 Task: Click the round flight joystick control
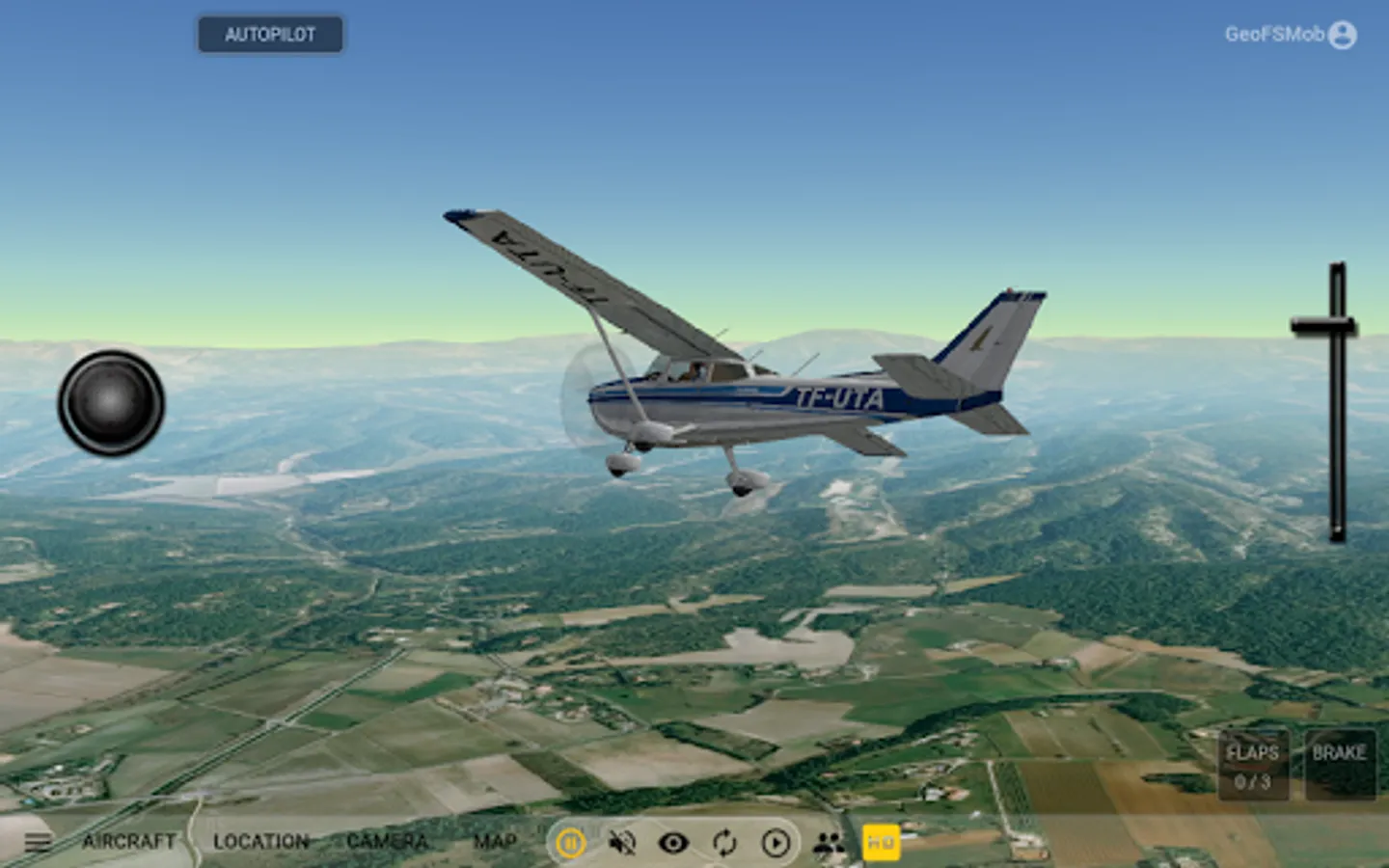click(x=111, y=403)
